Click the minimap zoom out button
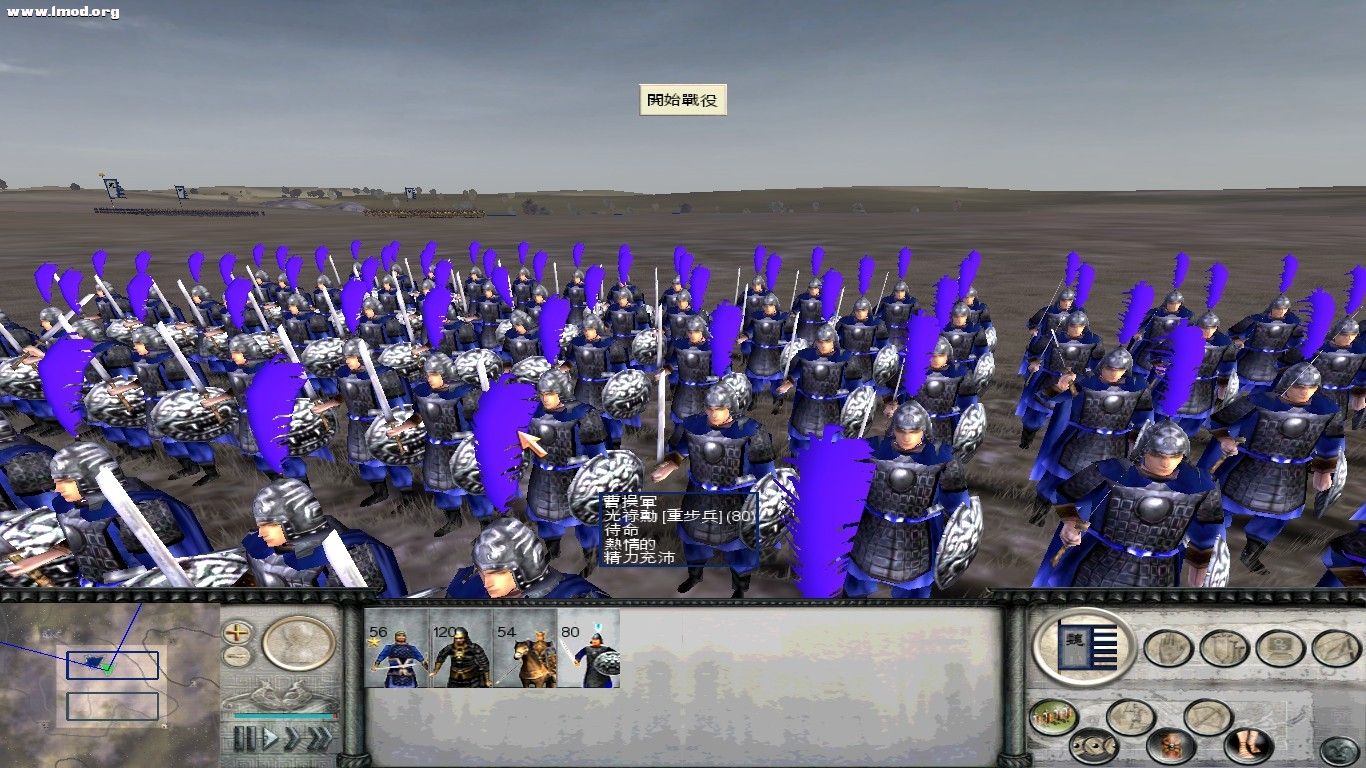The image size is (1366, 768). pos(236,655)
